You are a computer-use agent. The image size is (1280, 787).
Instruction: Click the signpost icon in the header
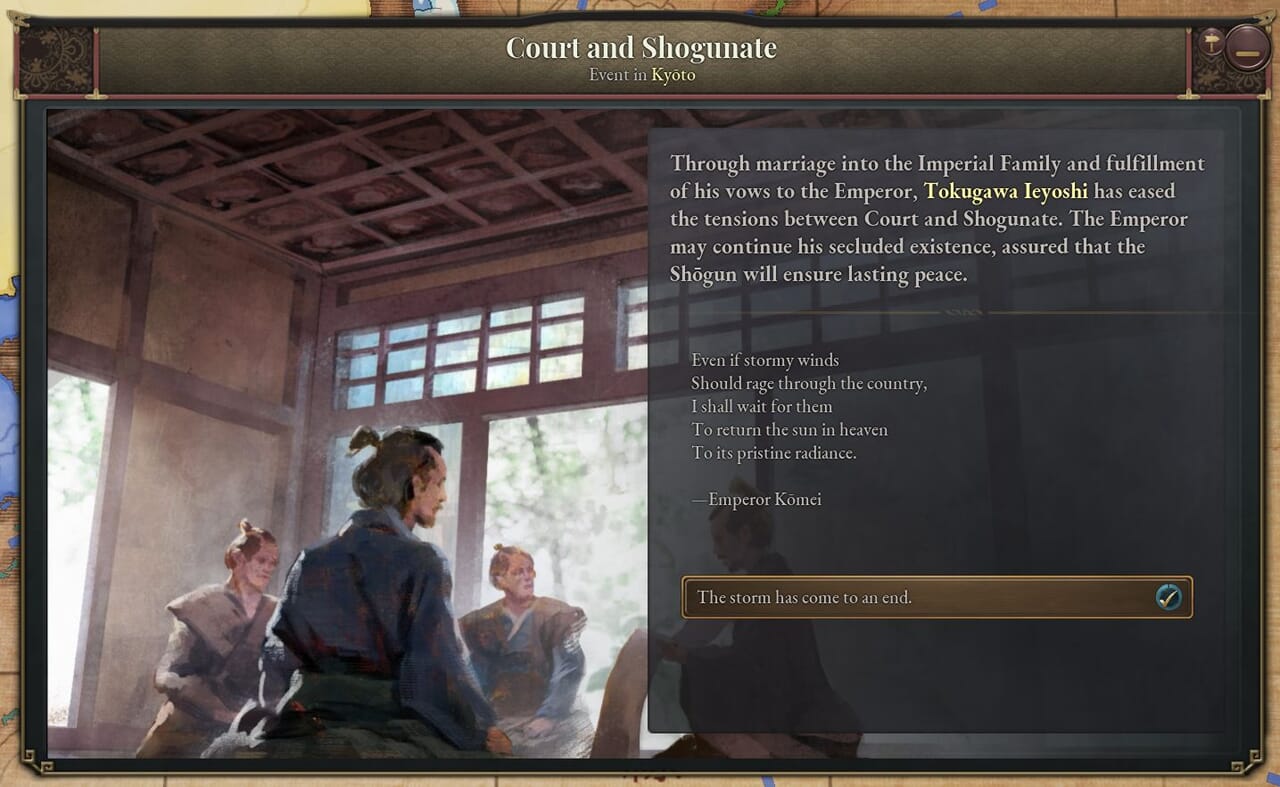(1211, 41)
